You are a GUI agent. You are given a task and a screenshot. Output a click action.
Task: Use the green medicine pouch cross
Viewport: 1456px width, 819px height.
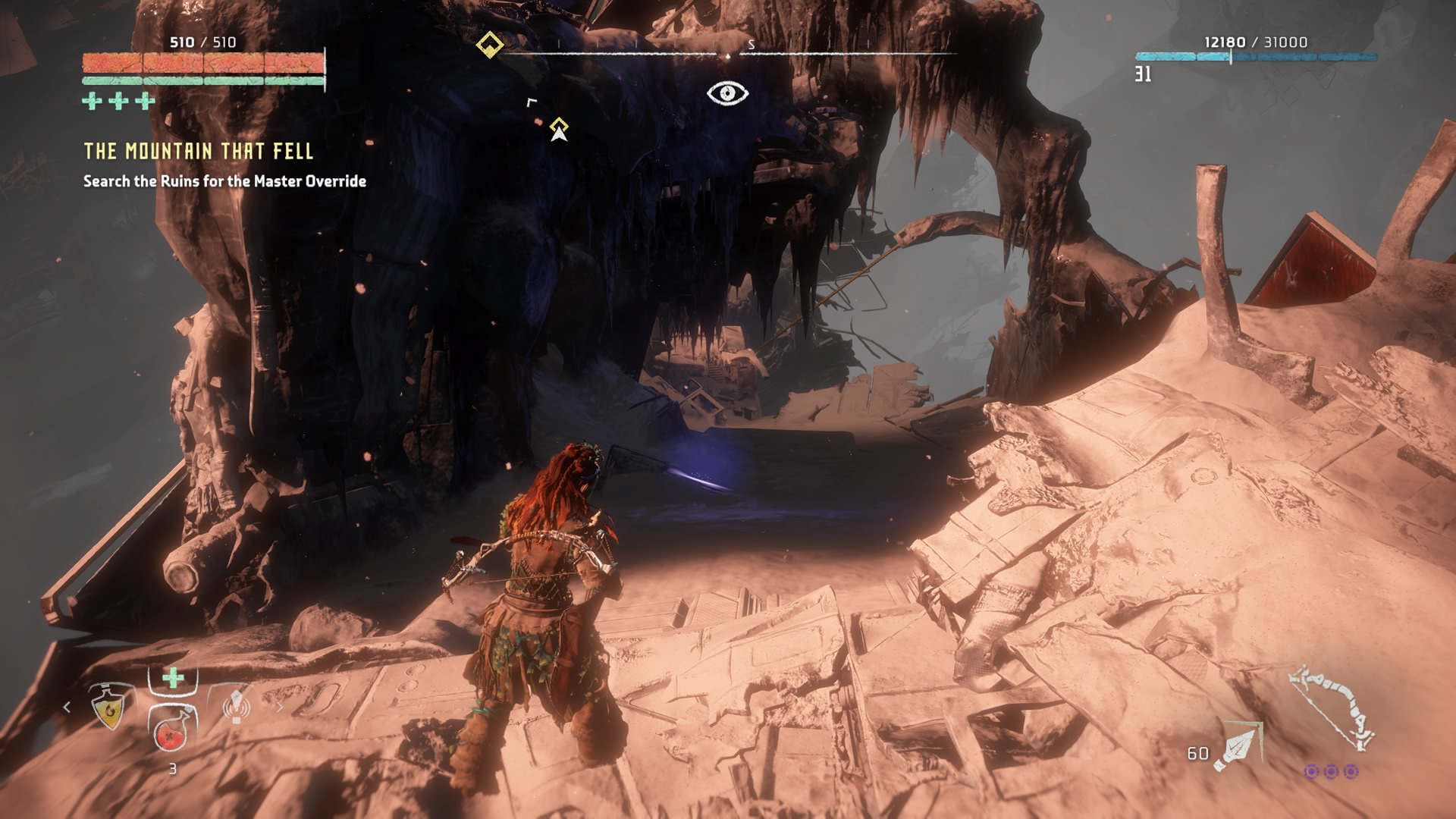coord(173,678)
